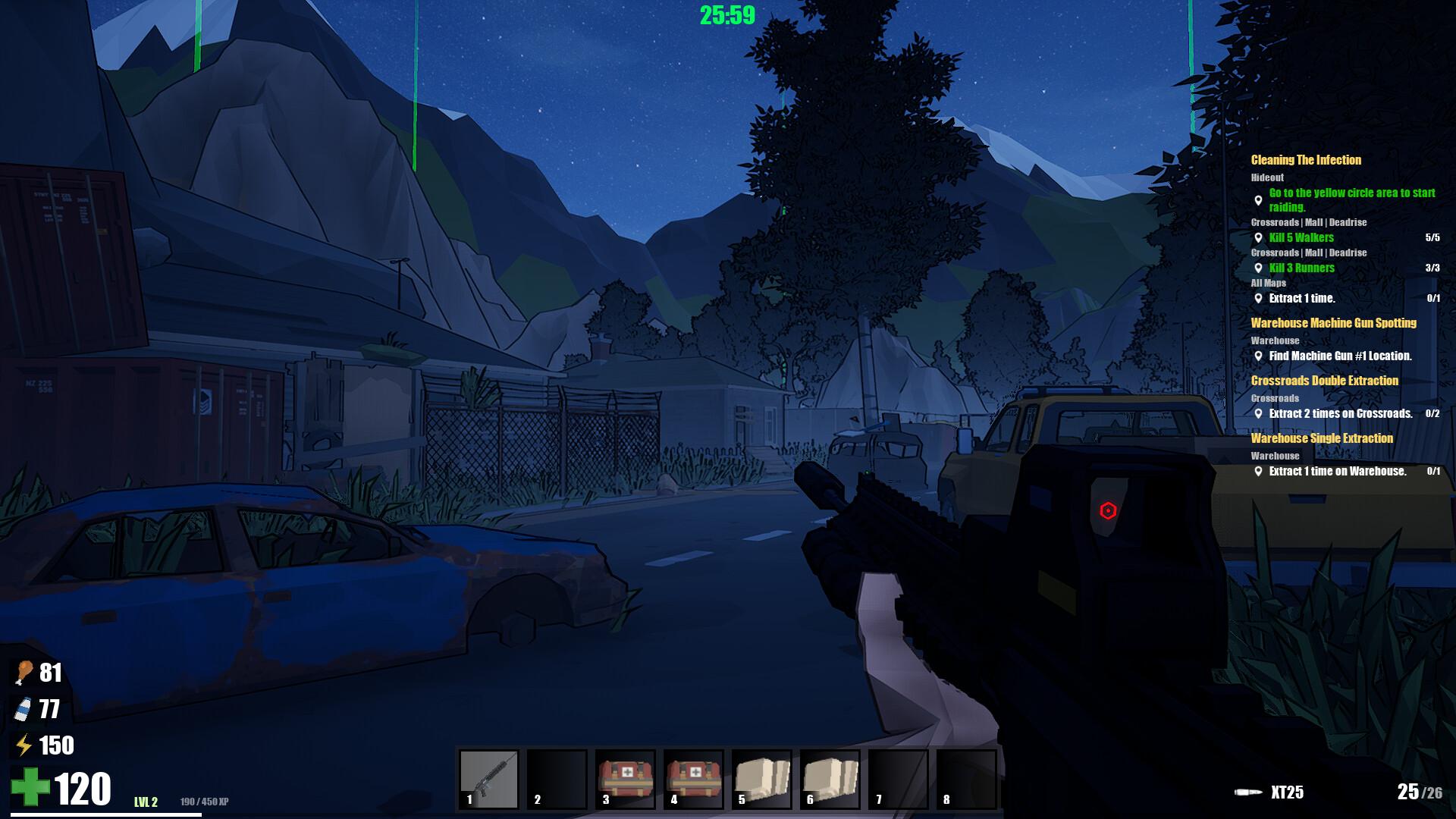This screenshot has width=1456, height=819.
Task: Select the Warehouse Machine Gun Spotting quest
Action: click(x=1333, y=323)
